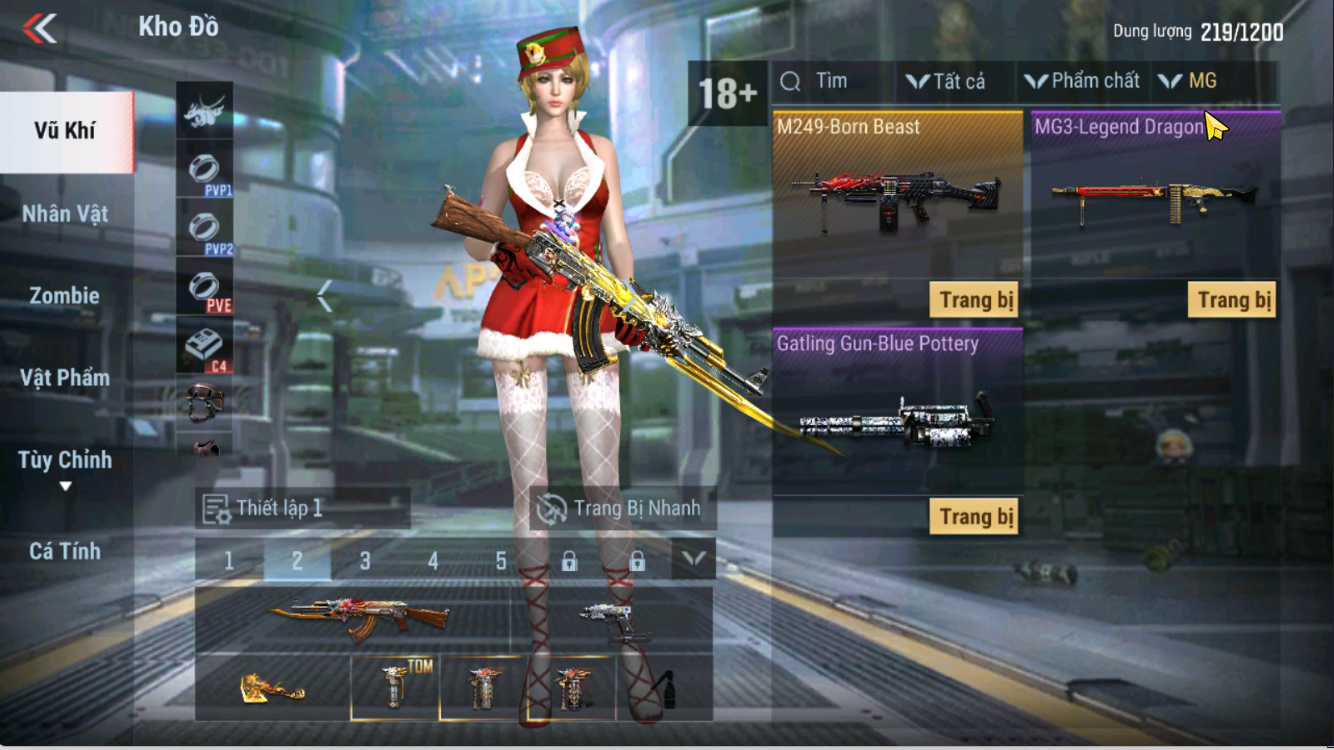The image size is (1334, 750).
Task: Show the Cá Tính tab
Action: [x=65, y=551]
